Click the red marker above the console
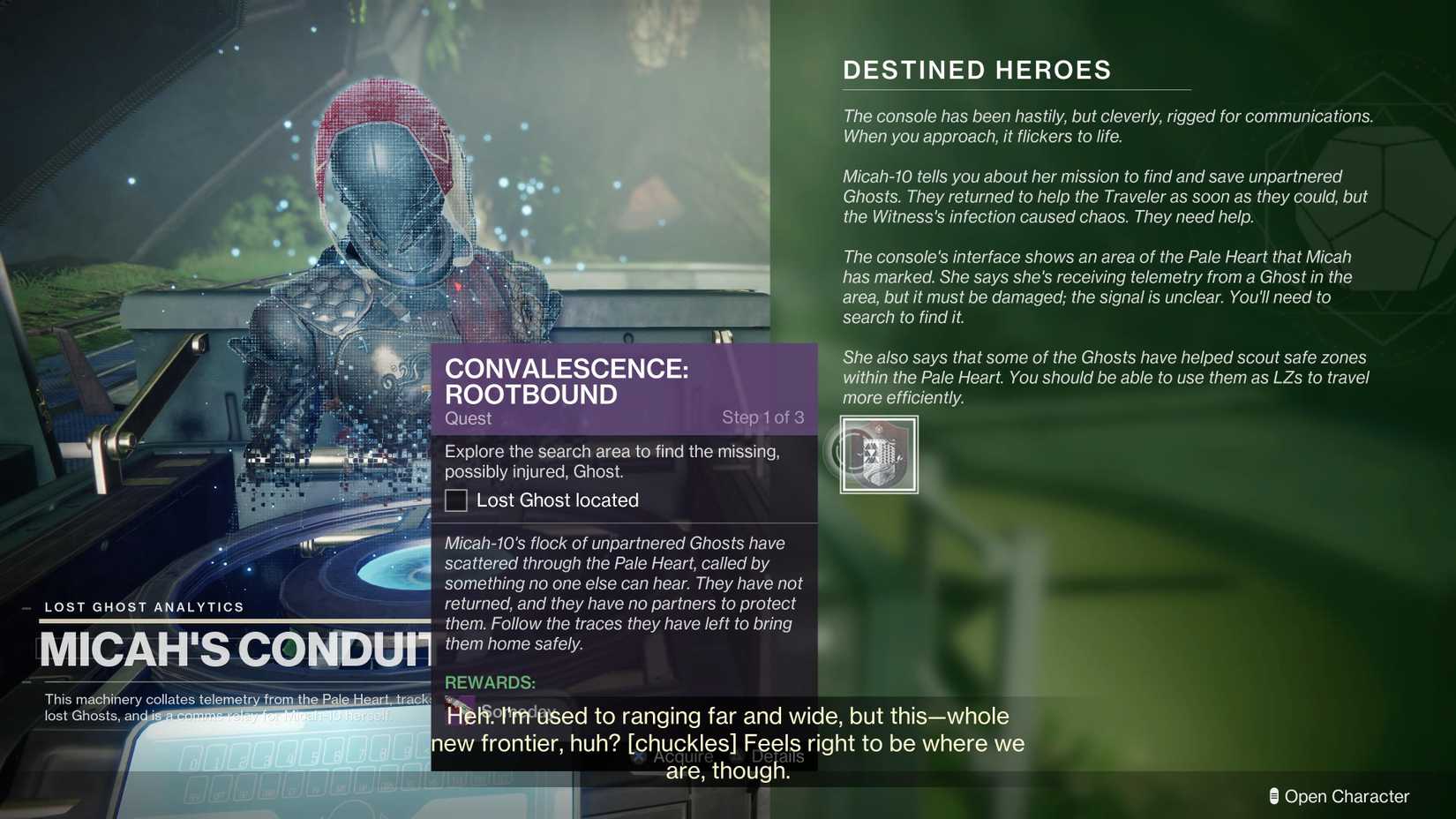Viewport: 1456px width, 819px height. pyautogui.click(x=457, y=286)
